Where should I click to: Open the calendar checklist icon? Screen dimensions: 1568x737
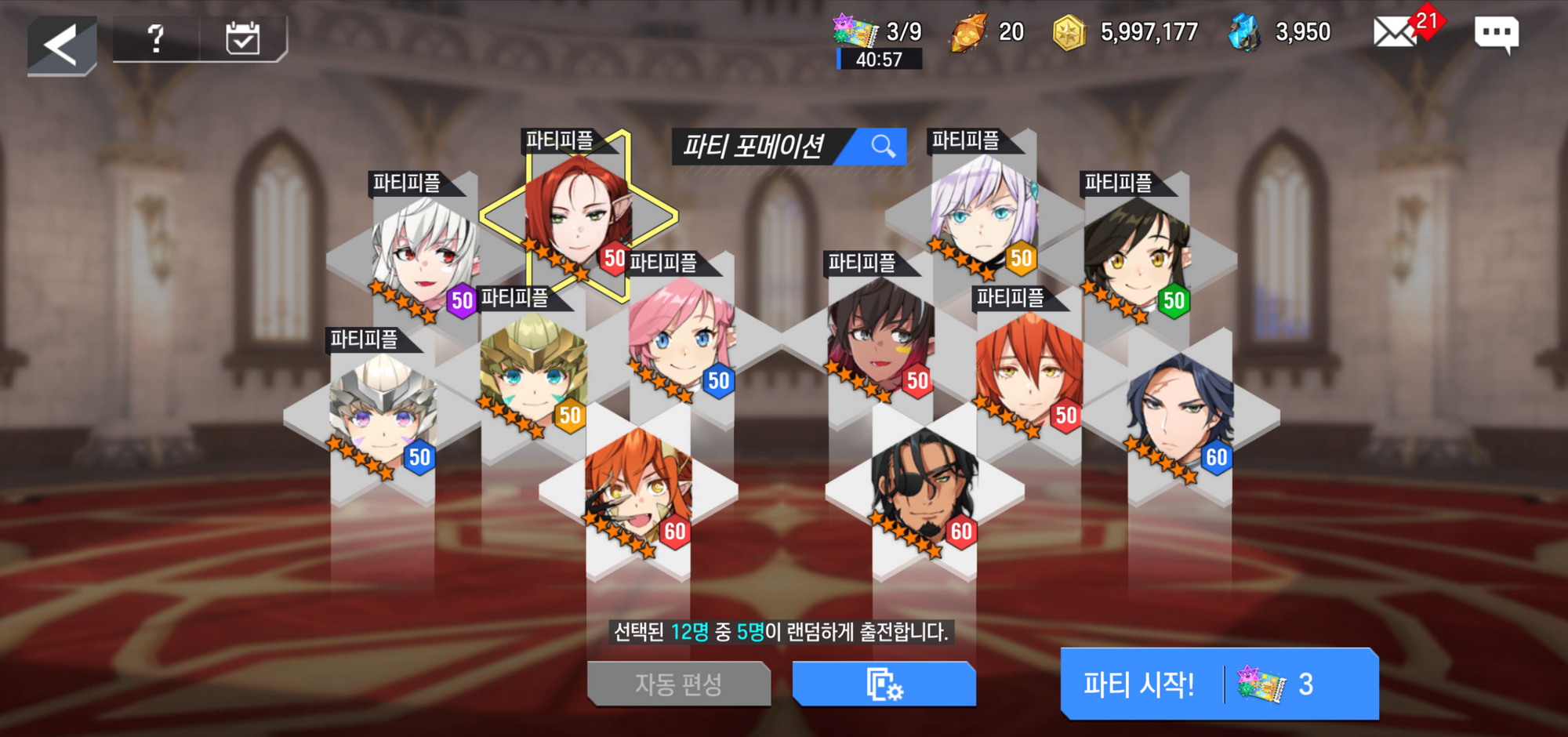pos(242,38)
